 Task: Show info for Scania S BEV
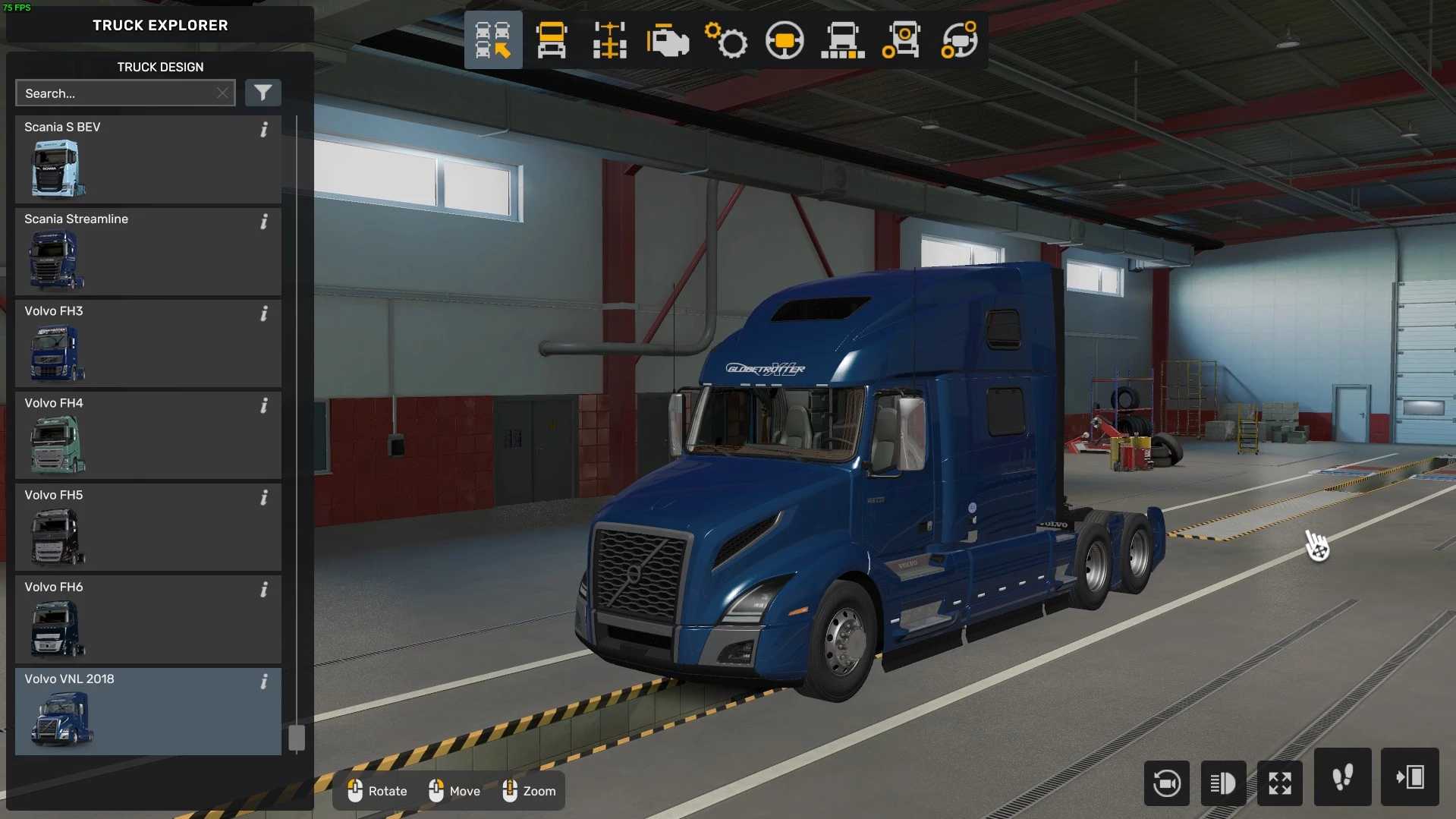(x=264, y=130)
